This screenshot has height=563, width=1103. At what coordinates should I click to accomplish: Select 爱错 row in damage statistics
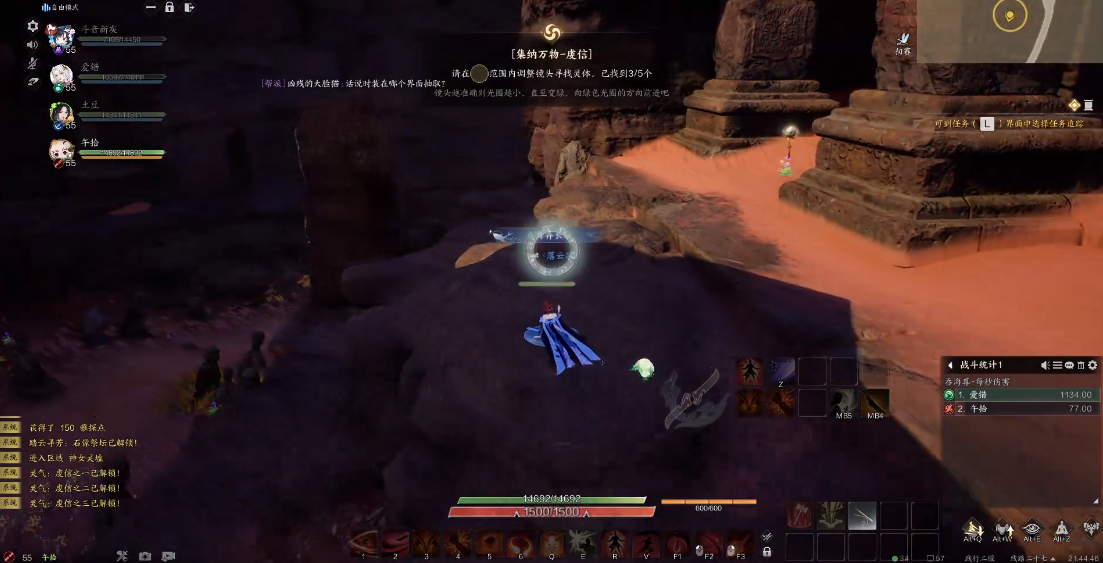tap(1020, 395)
